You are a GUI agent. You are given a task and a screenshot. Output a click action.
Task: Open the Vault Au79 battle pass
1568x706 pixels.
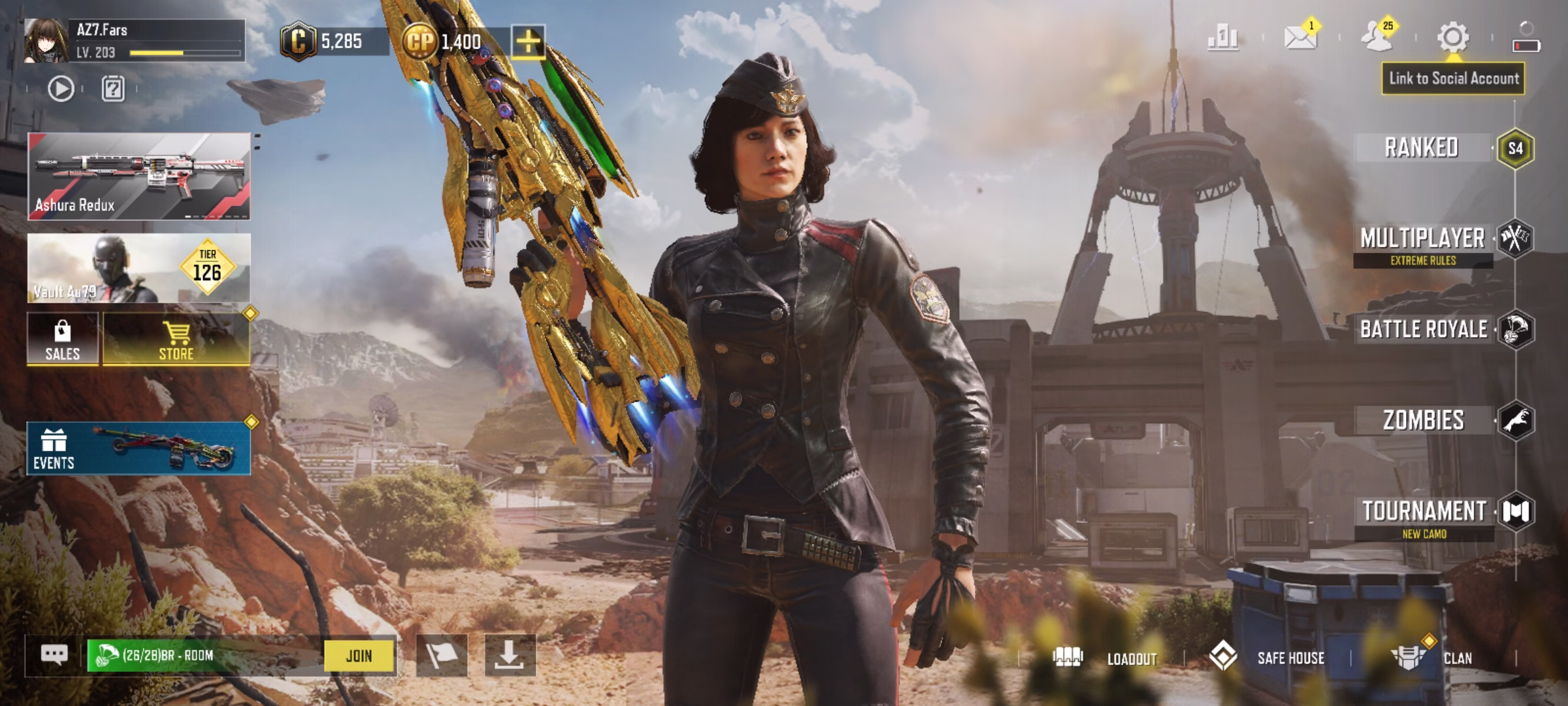pyautogui.click(x=139, y=268)
